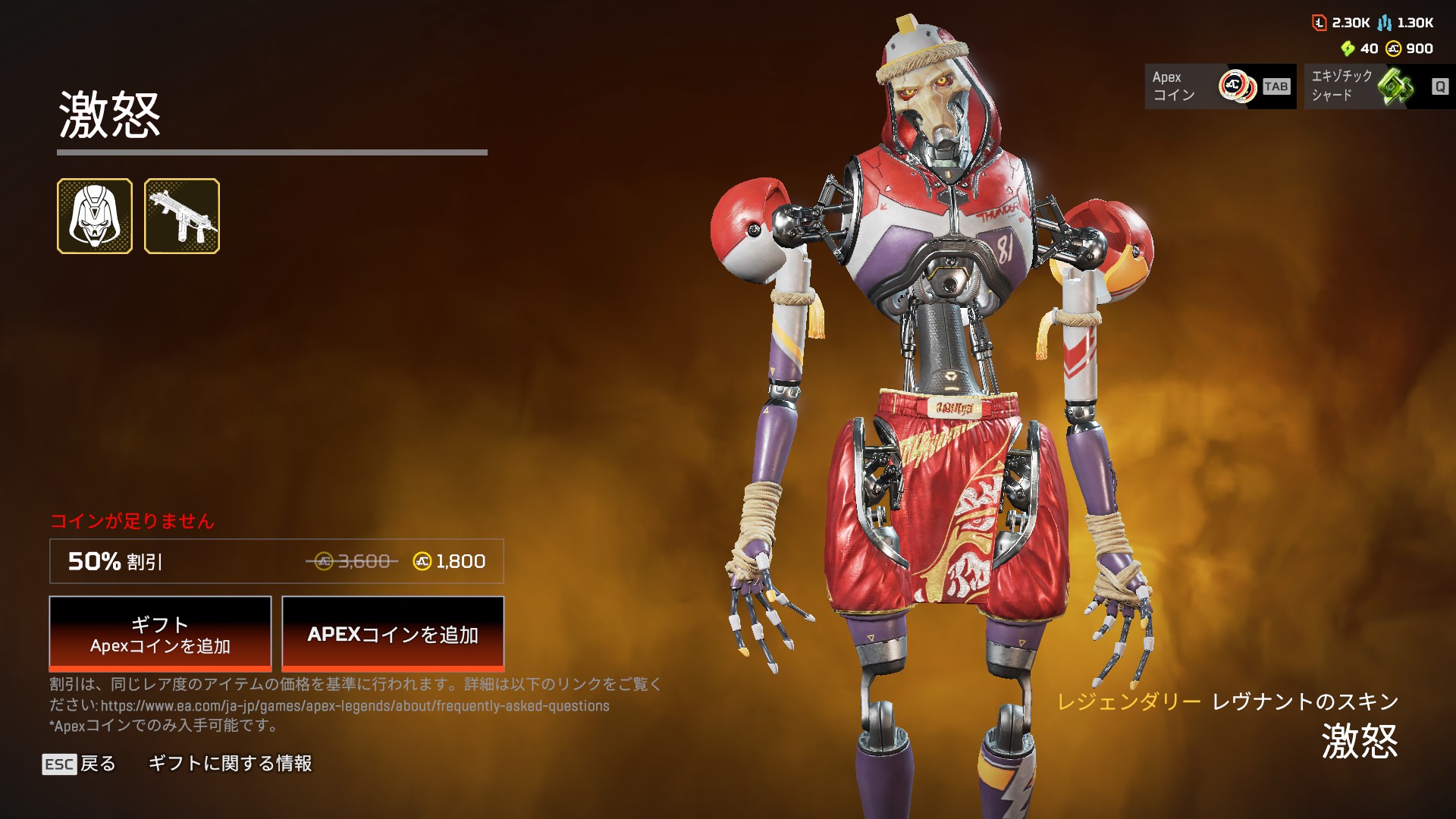Open the EA frequently-asked-questions link

355,706
